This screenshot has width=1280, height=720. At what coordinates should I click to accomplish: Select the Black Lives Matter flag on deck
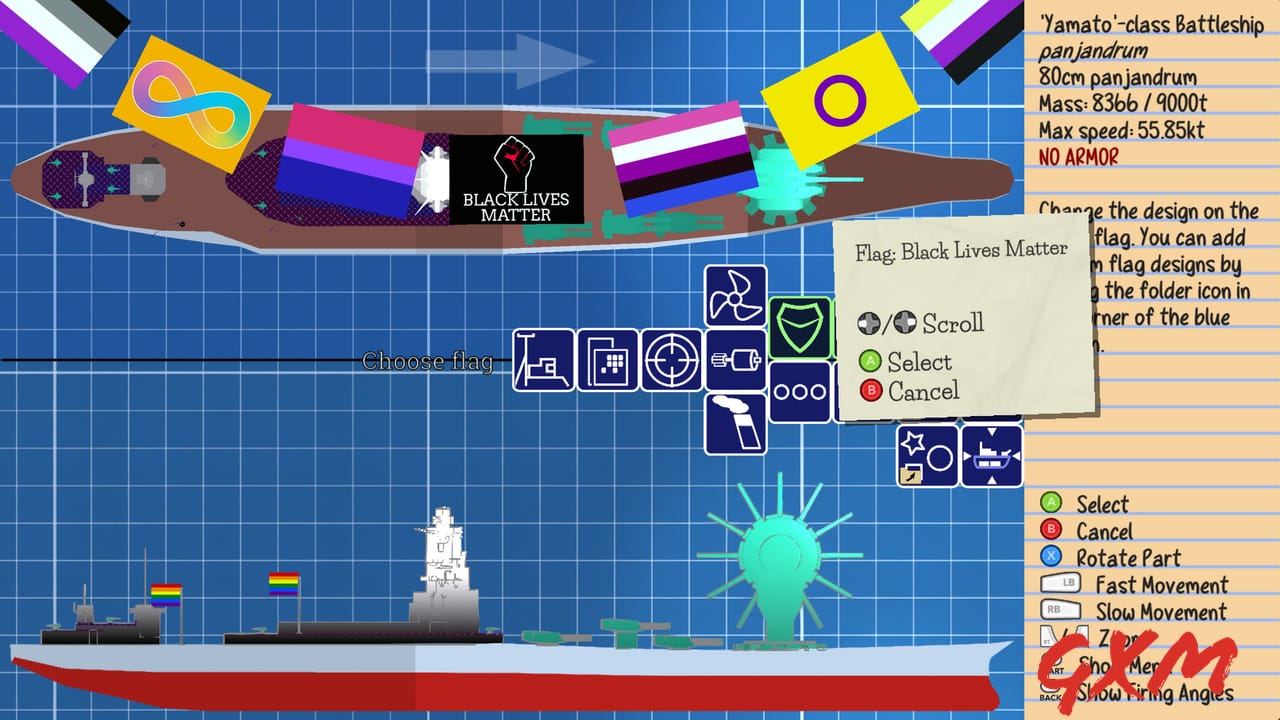tap(515, 180)
